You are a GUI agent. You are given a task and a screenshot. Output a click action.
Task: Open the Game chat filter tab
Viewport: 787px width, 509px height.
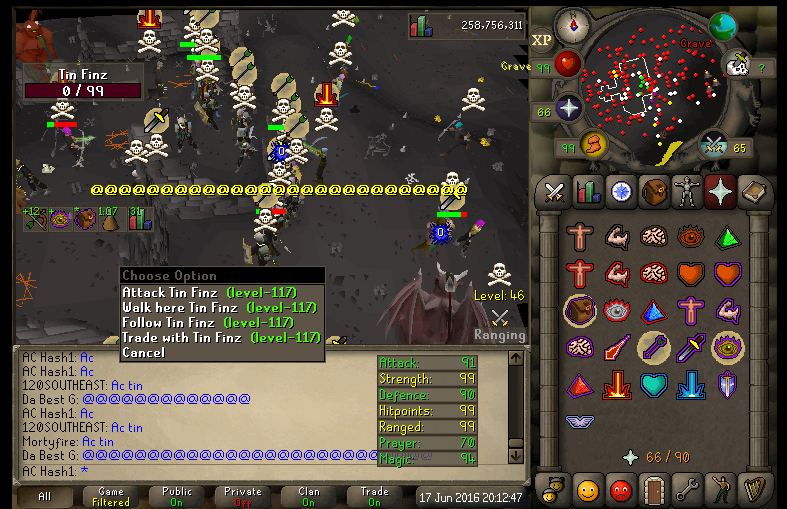(x=111, y=496)
